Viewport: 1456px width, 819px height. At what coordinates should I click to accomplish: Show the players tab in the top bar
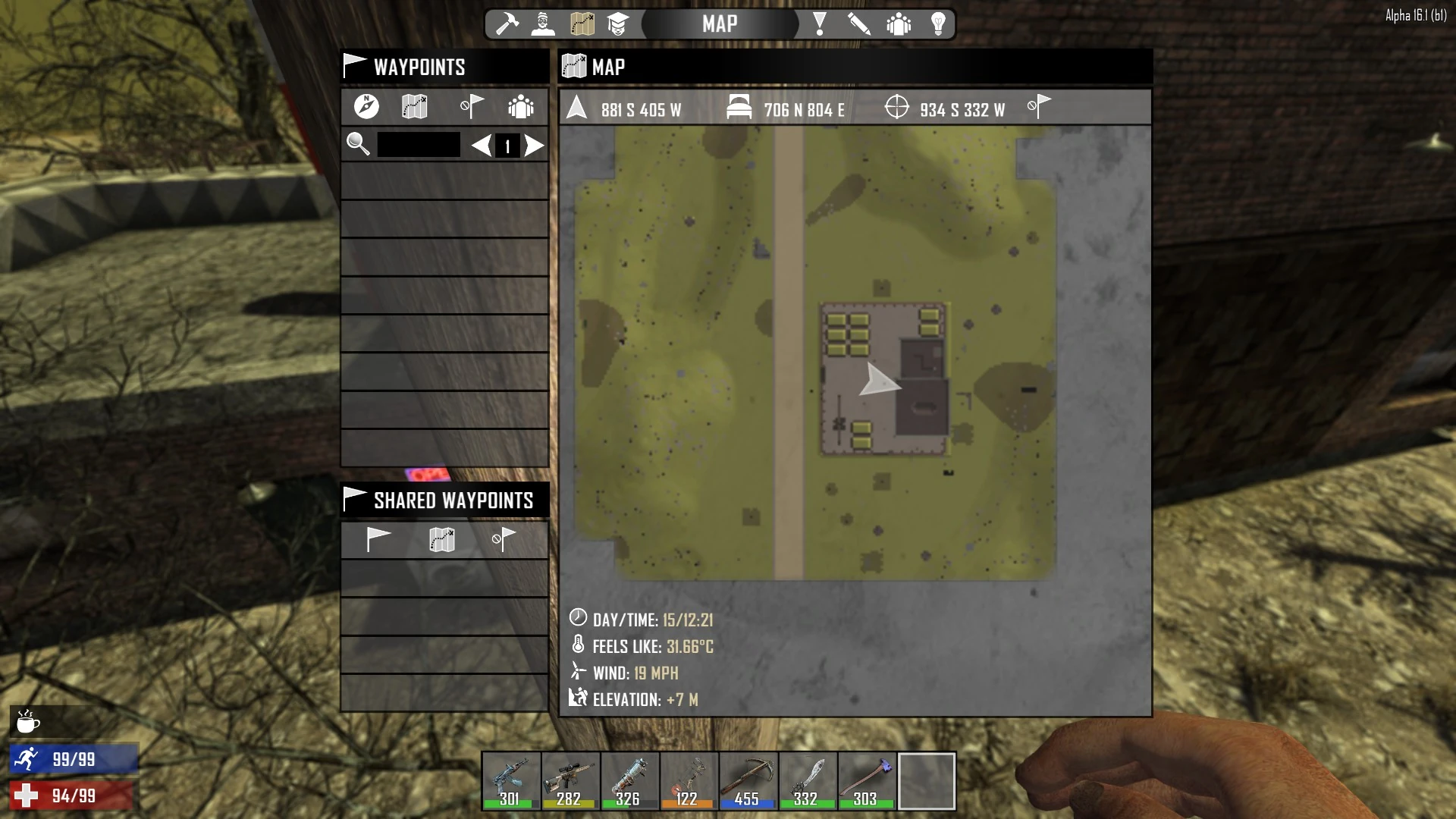pyautogui.click(x=899, y=24)
